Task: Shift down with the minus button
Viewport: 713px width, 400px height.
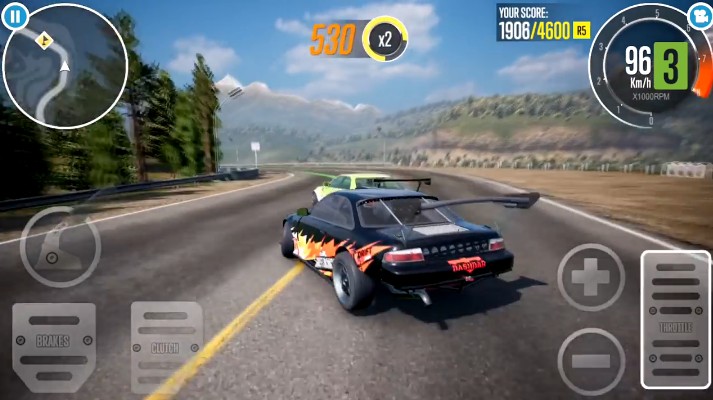Action: click(591, 359)
